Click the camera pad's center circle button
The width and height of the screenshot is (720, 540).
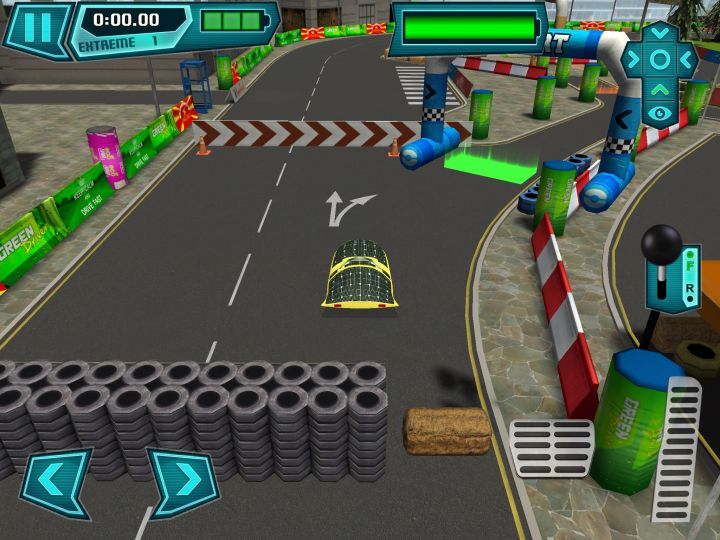click(x=660, y=59)
